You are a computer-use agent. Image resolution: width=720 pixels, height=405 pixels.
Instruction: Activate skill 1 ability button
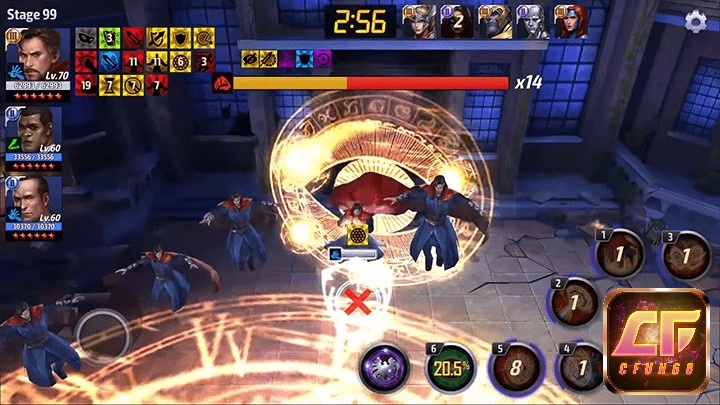pyautogui.click(x=621, y=256)
